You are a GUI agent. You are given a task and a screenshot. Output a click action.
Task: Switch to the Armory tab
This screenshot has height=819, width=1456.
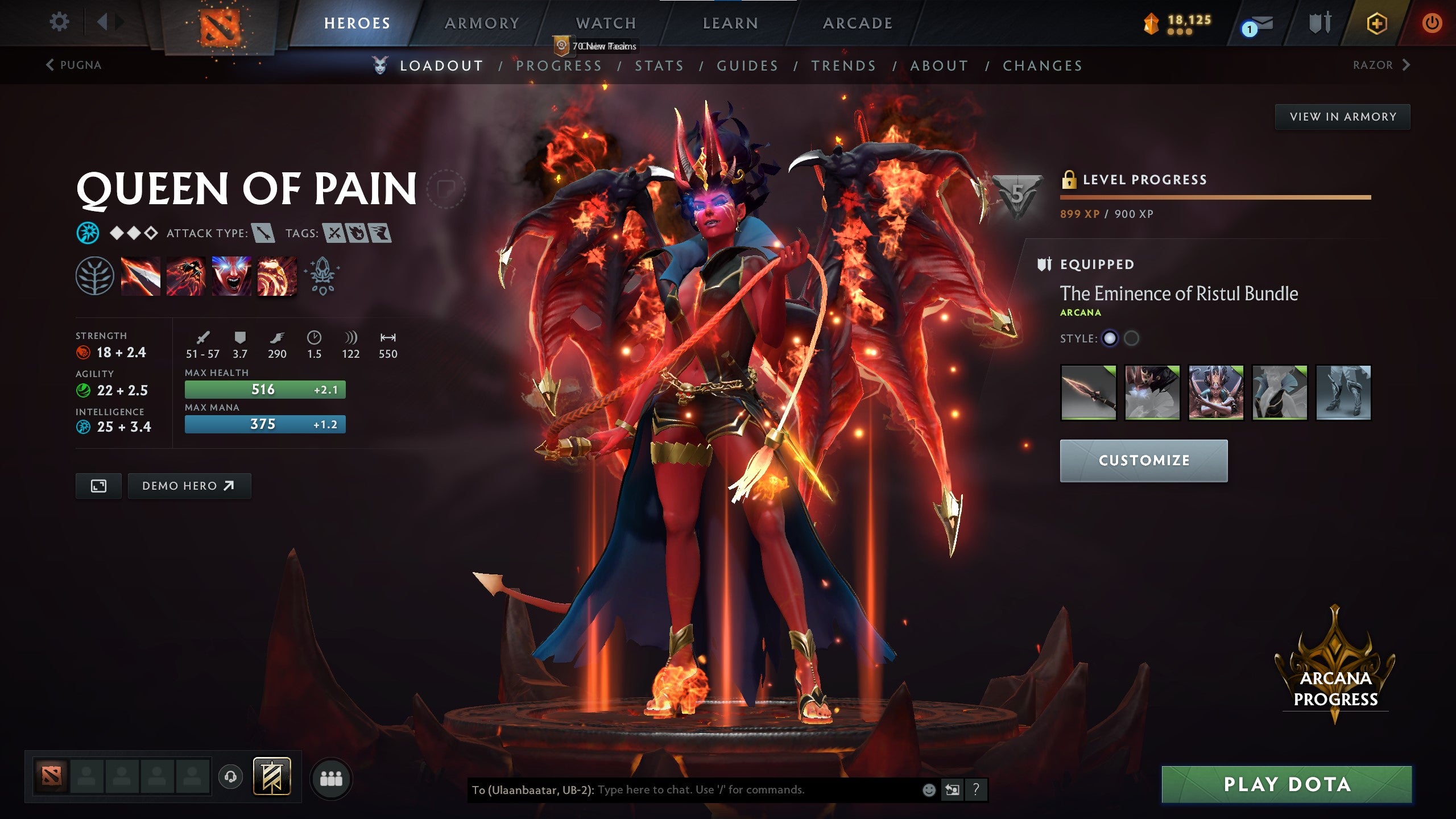click(482, 23)
